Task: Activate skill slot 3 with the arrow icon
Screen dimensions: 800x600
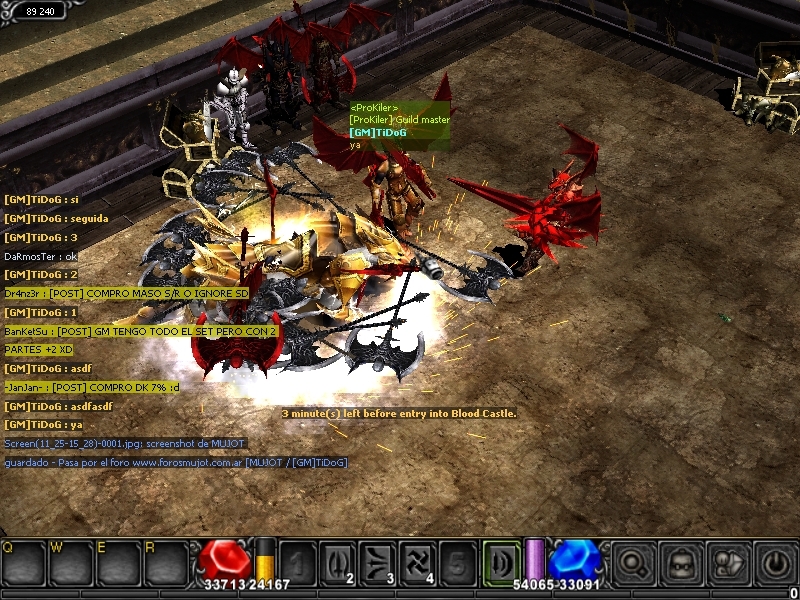Action: coord(376,561)
